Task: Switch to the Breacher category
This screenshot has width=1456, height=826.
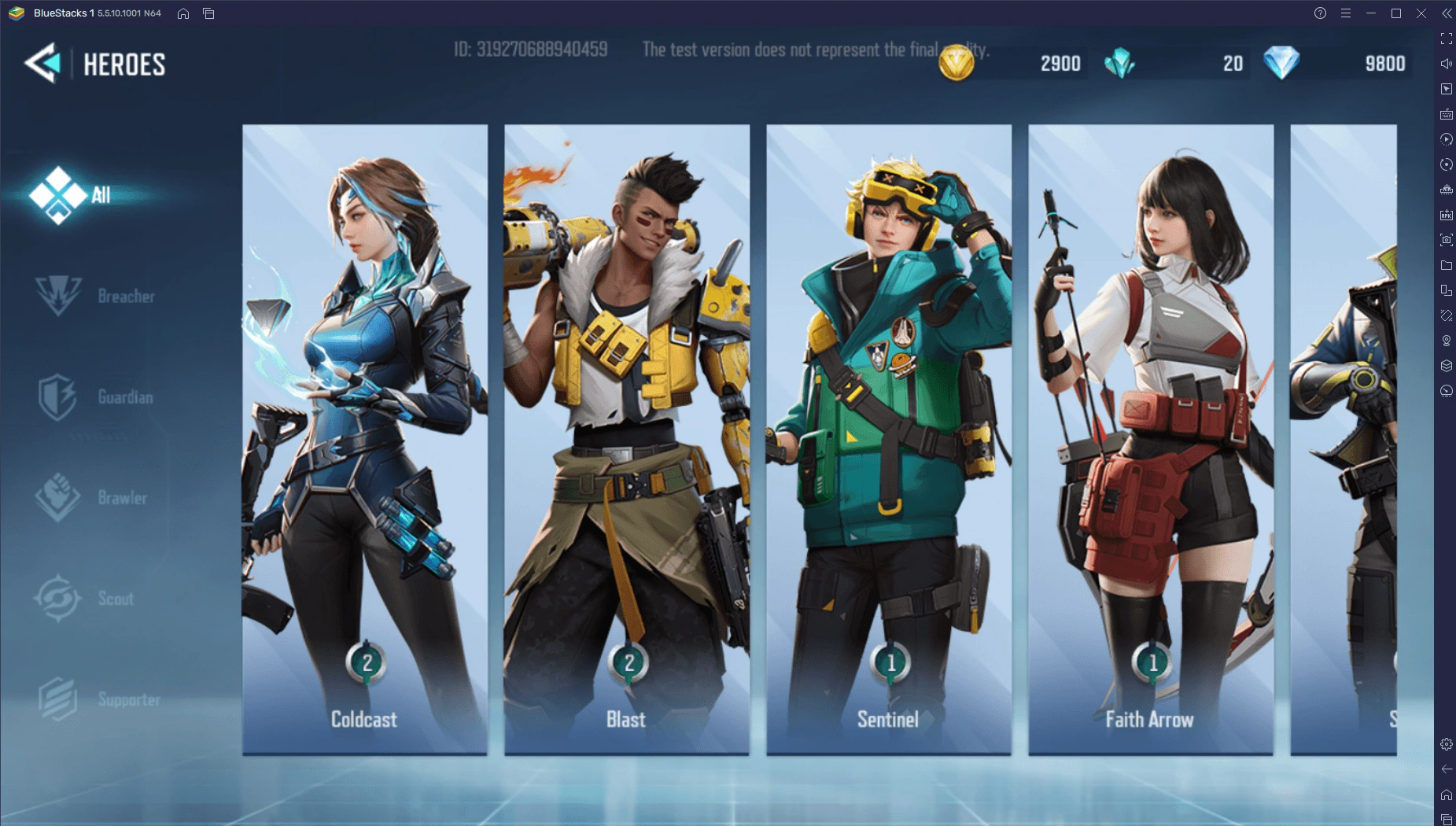Action: click(x=96, y=297)
